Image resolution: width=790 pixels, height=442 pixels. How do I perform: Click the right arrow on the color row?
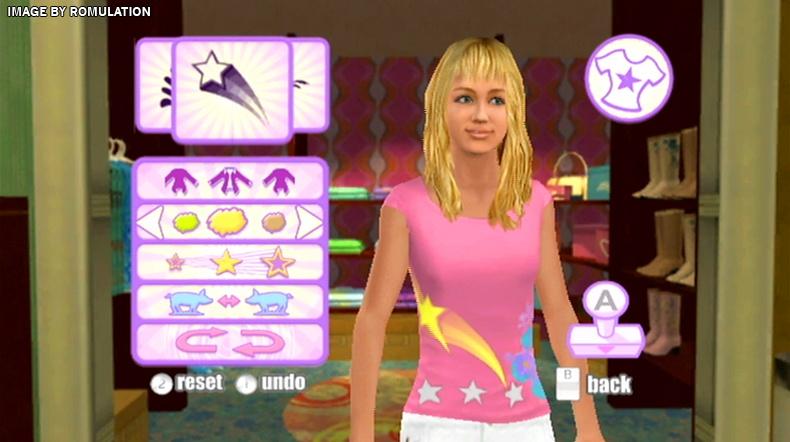[309, 222]
